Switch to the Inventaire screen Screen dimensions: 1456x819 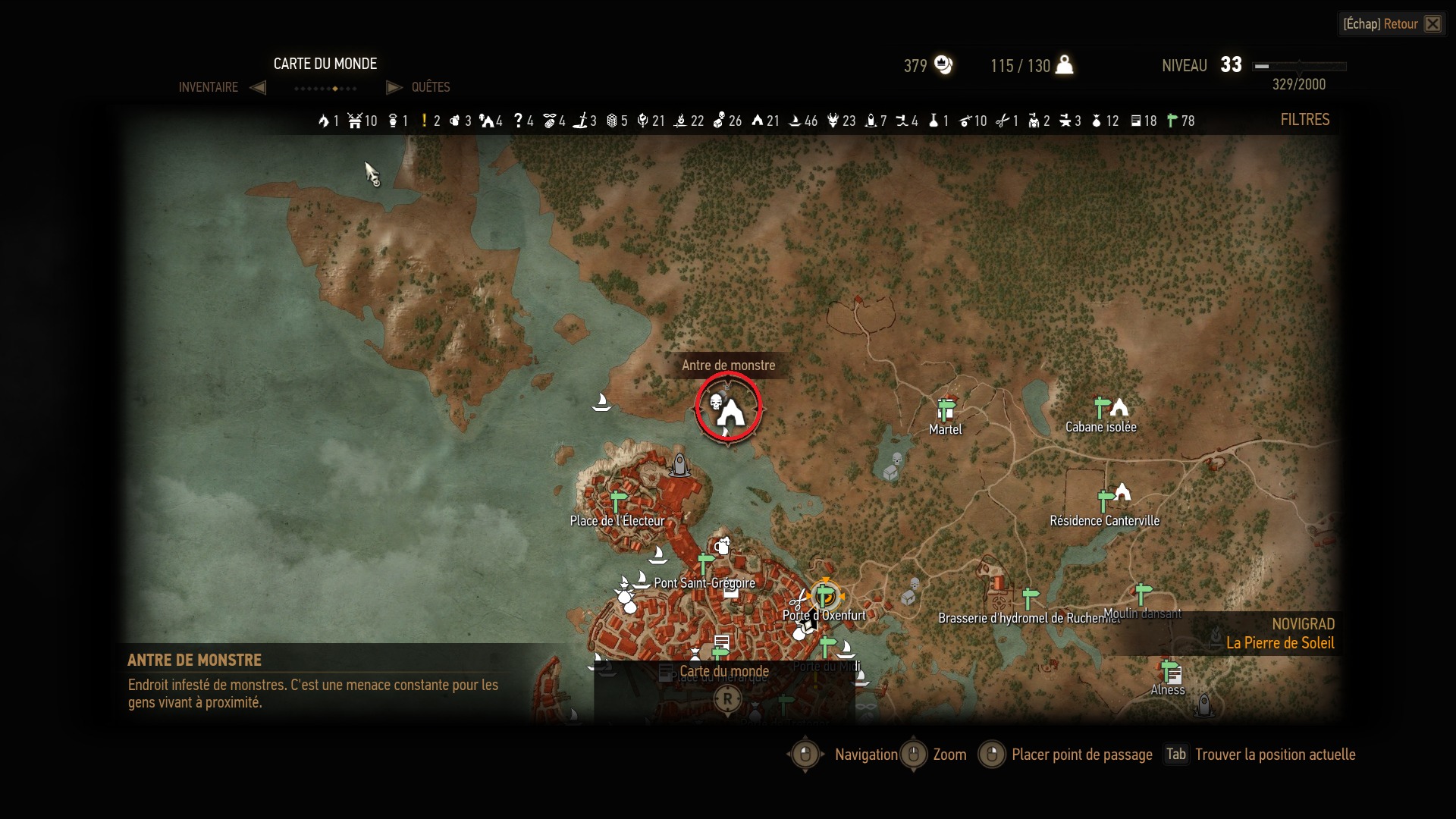click(209, 87)
